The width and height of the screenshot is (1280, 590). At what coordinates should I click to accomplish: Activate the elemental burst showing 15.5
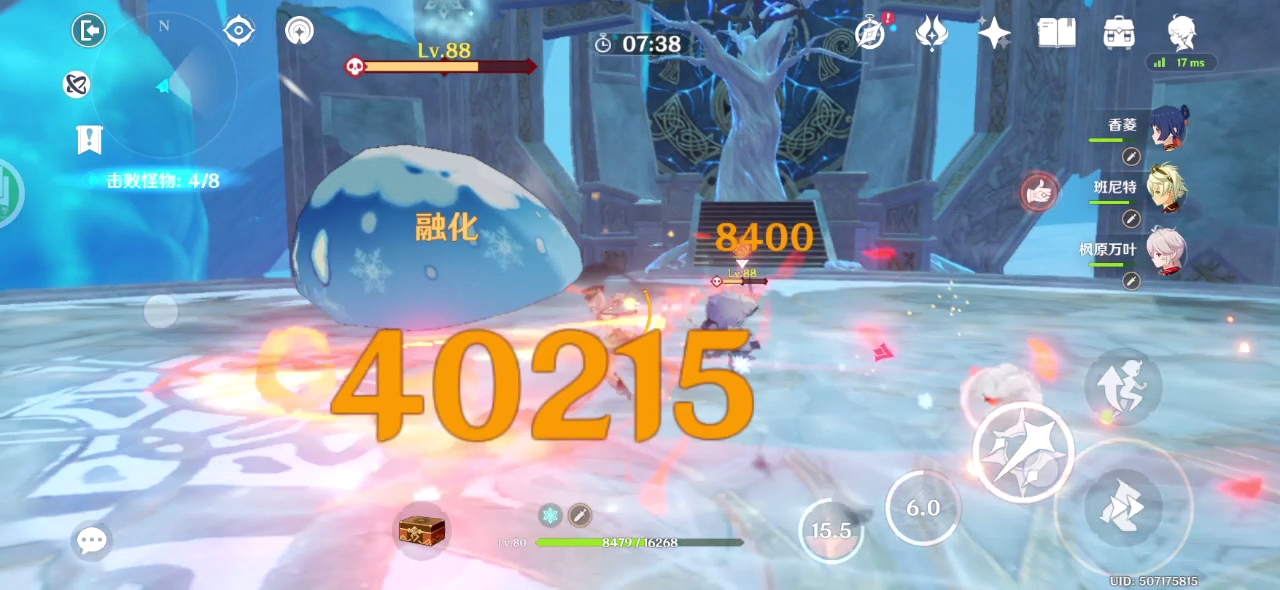click(x=831, y=530)
